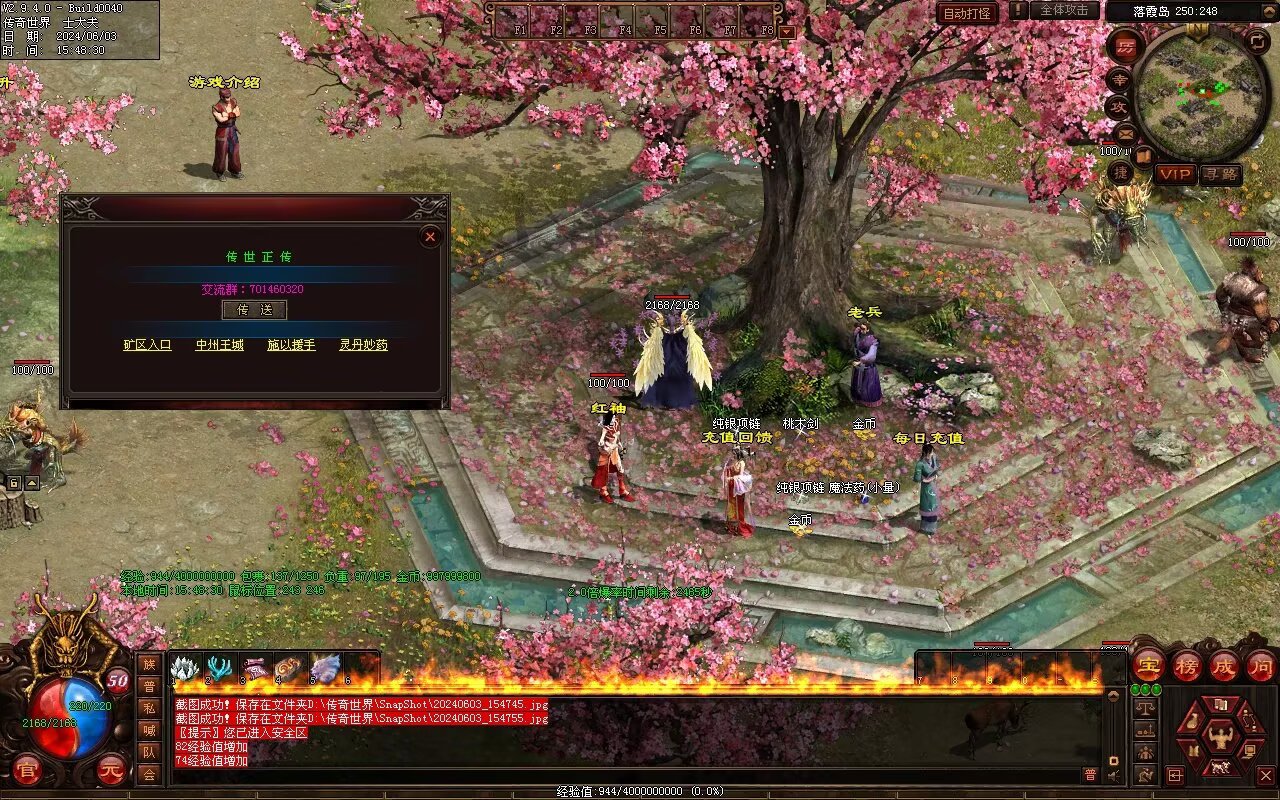Choose the 灵丹妙药 option

(363, 345)
